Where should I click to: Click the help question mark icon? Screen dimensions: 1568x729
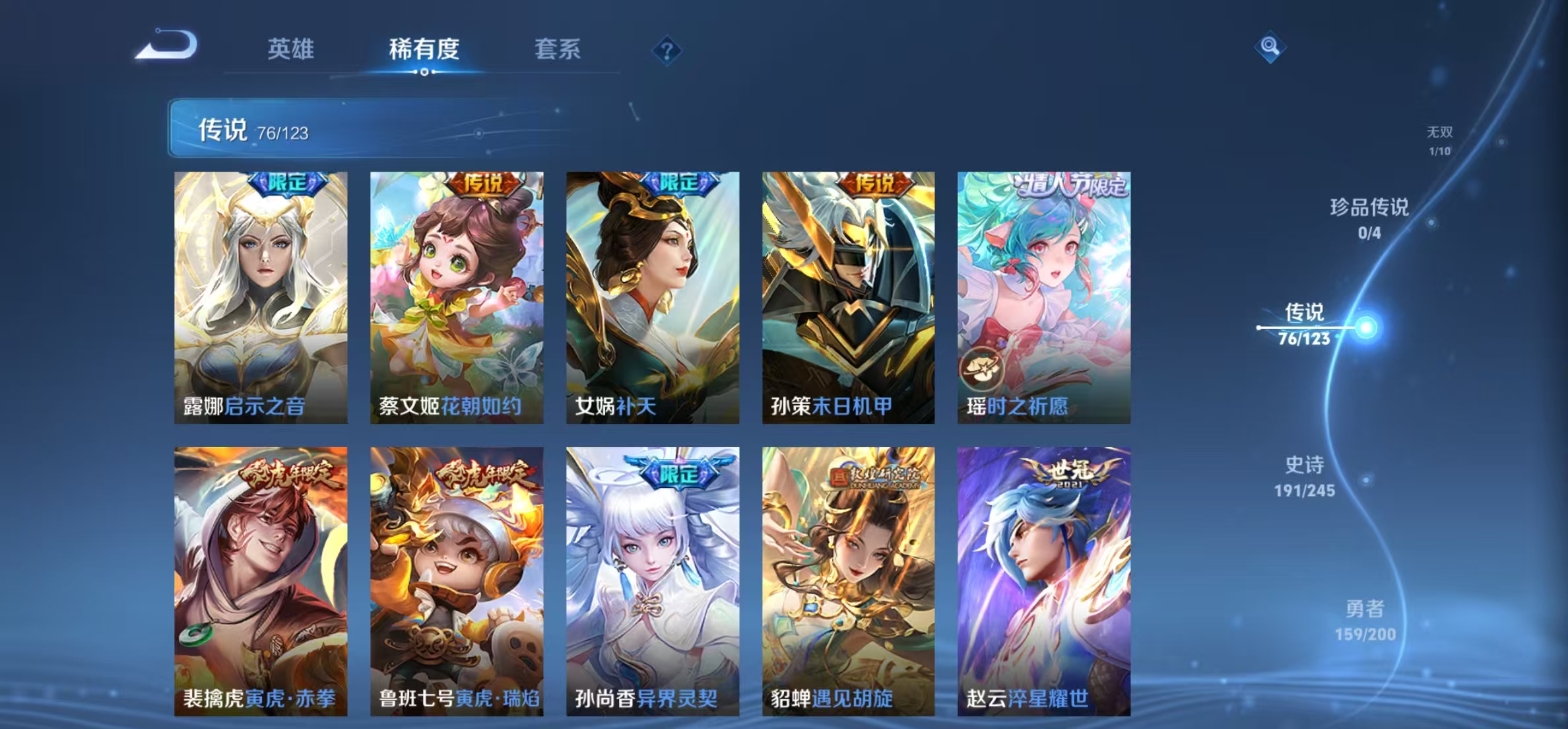click(x=667, y=51)
